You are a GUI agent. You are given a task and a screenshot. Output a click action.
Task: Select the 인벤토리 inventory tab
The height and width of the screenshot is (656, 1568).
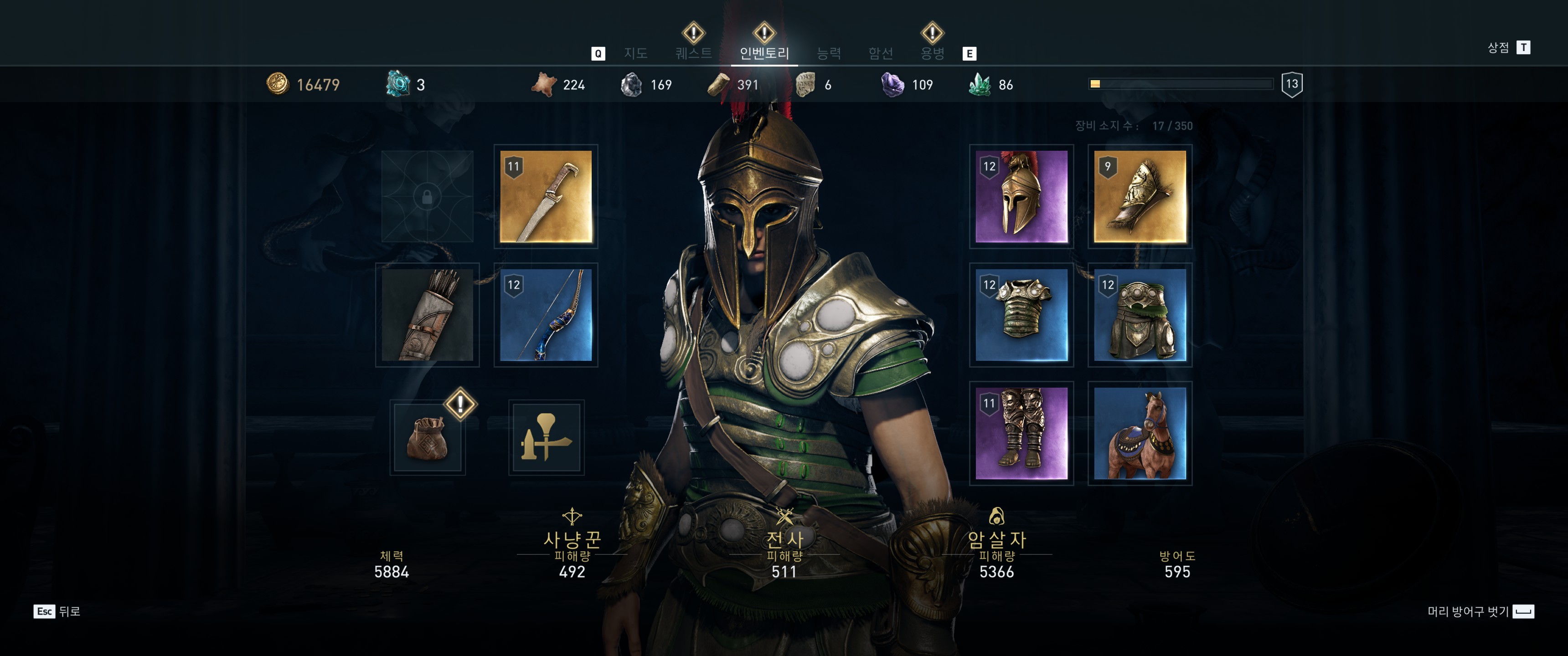(x=764, y=54)
